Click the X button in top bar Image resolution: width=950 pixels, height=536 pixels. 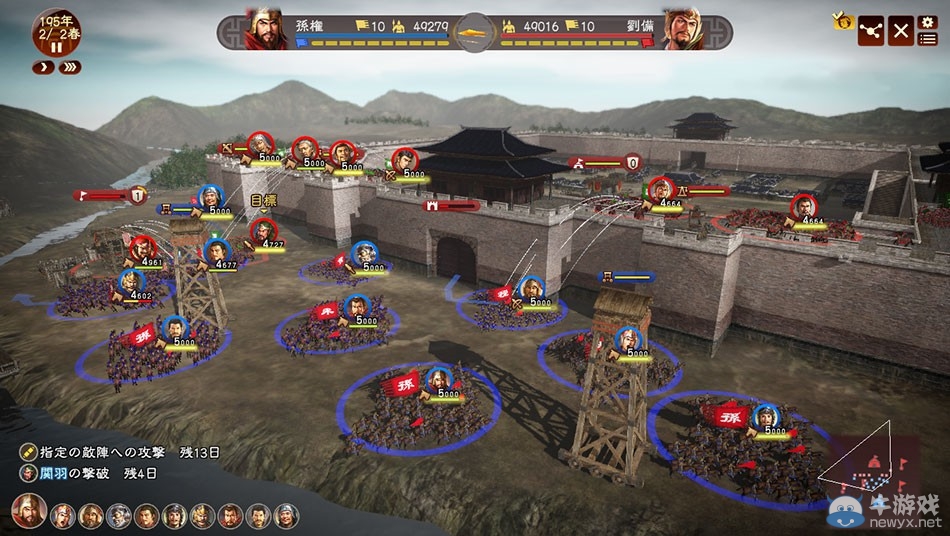click(901, 31)
